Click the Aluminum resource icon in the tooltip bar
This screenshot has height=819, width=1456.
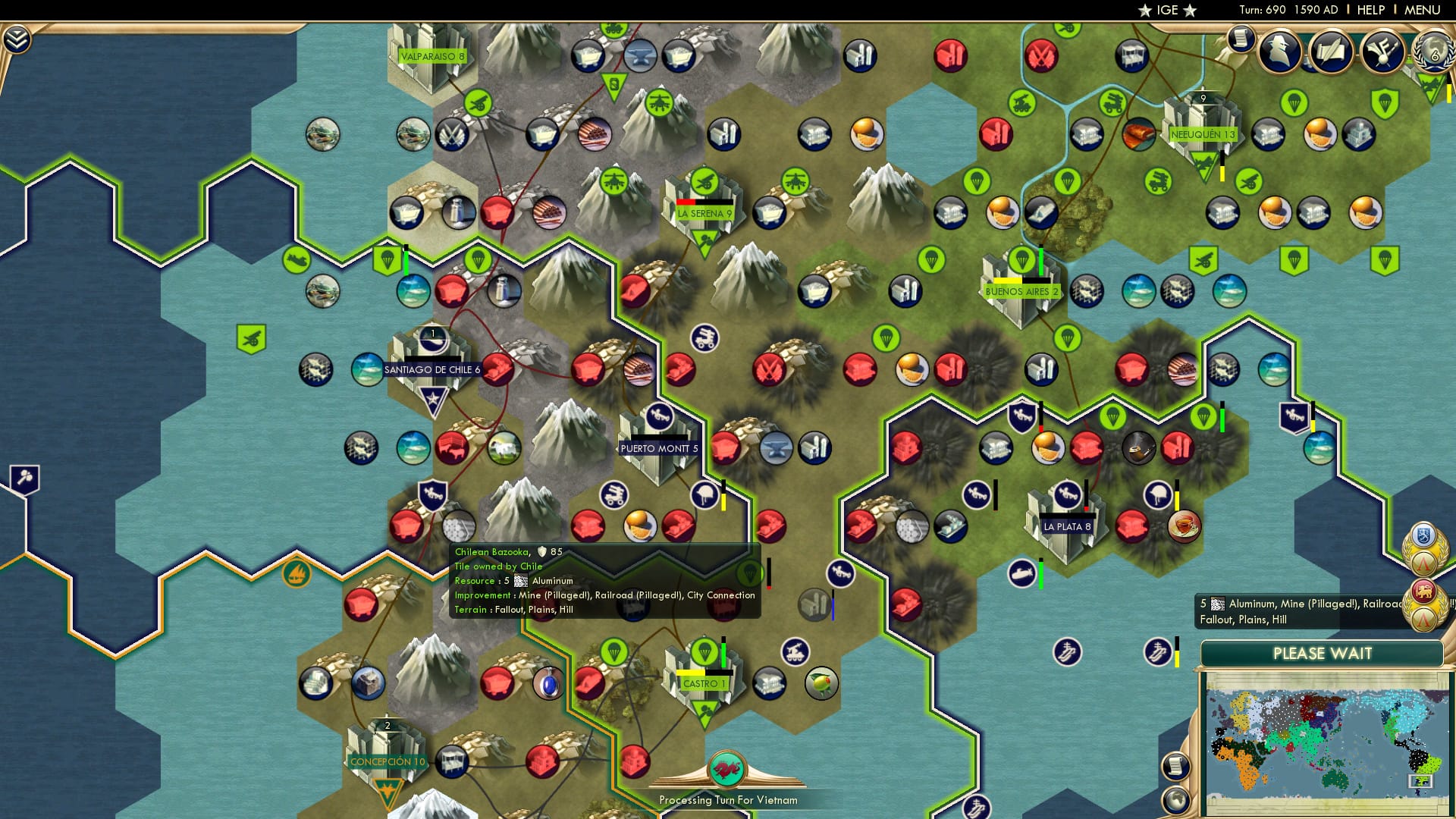(1218, 603)
